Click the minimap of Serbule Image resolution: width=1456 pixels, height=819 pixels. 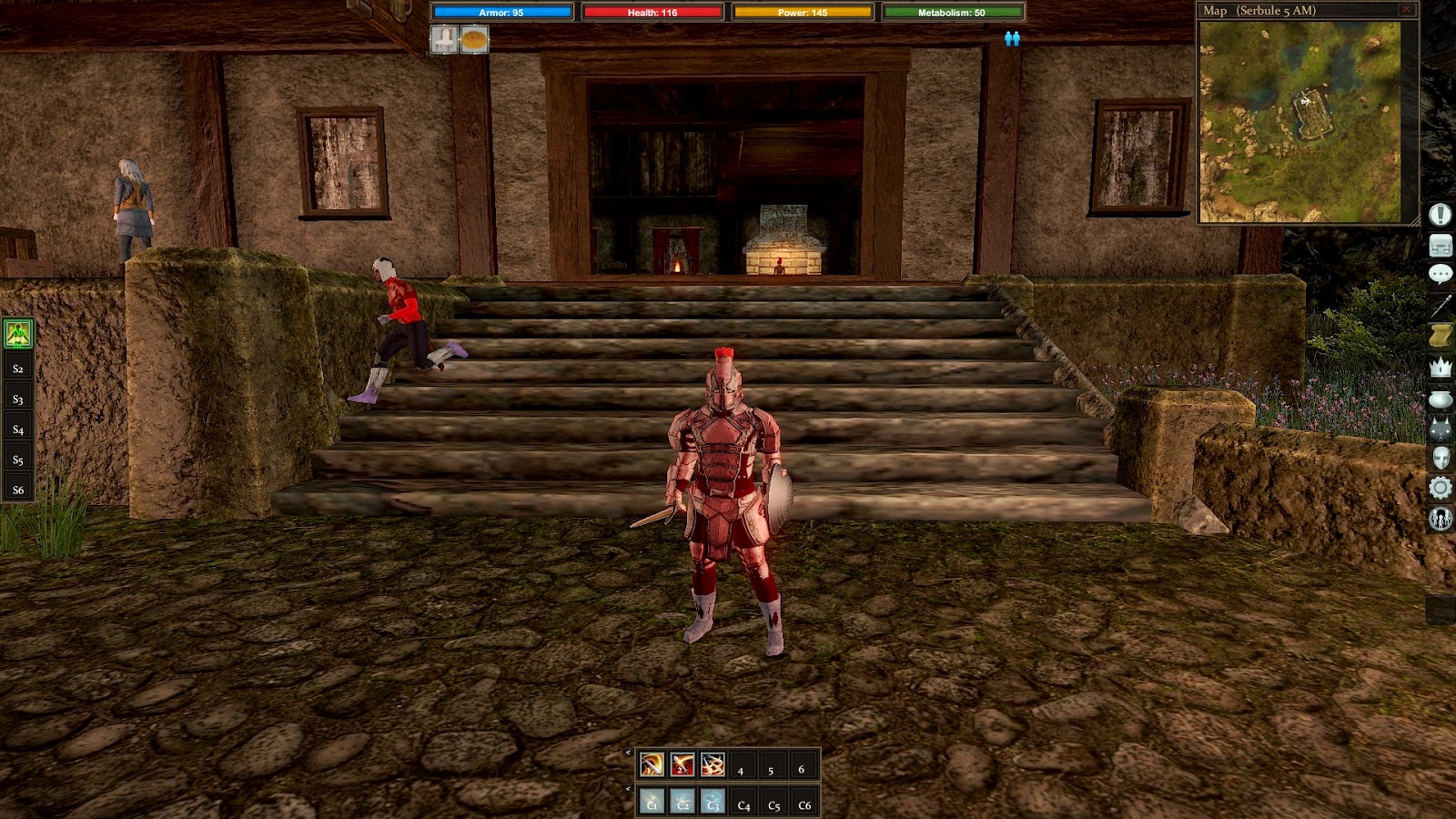pos(1299,121)
